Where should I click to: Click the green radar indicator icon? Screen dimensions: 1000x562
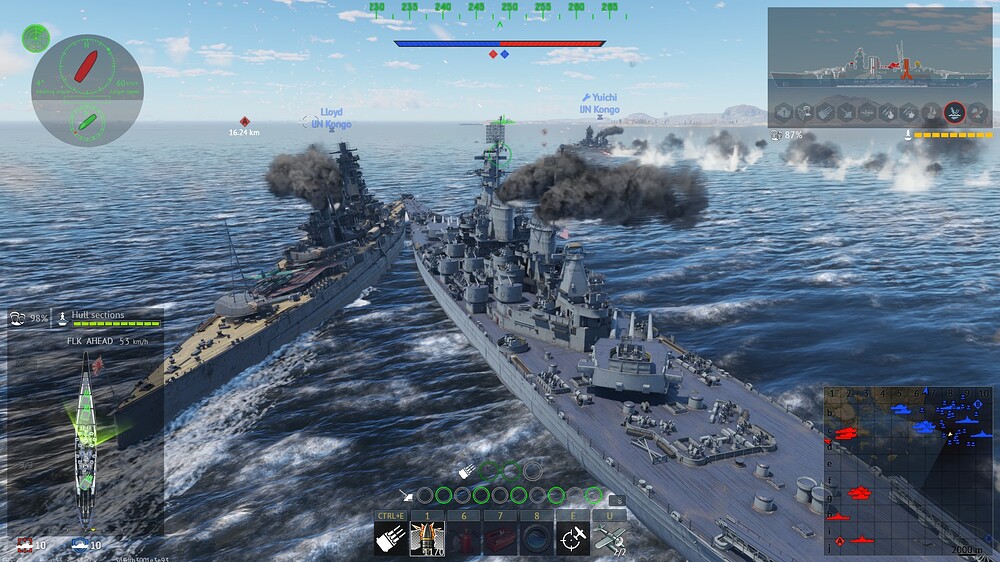pyautogui.click(x=36, y=38)
